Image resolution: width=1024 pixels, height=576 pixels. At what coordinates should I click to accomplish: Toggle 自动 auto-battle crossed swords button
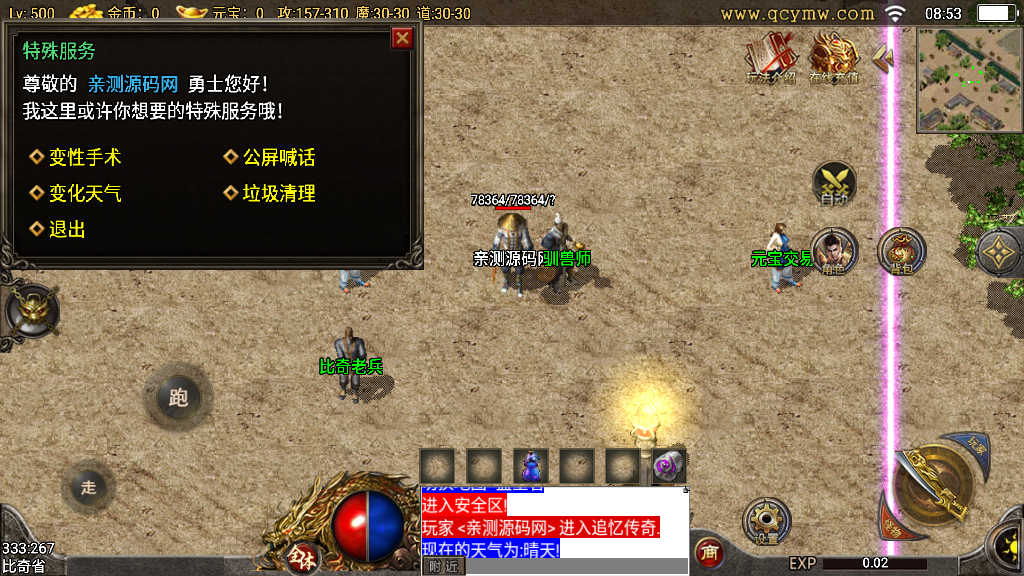pos(834,184)
